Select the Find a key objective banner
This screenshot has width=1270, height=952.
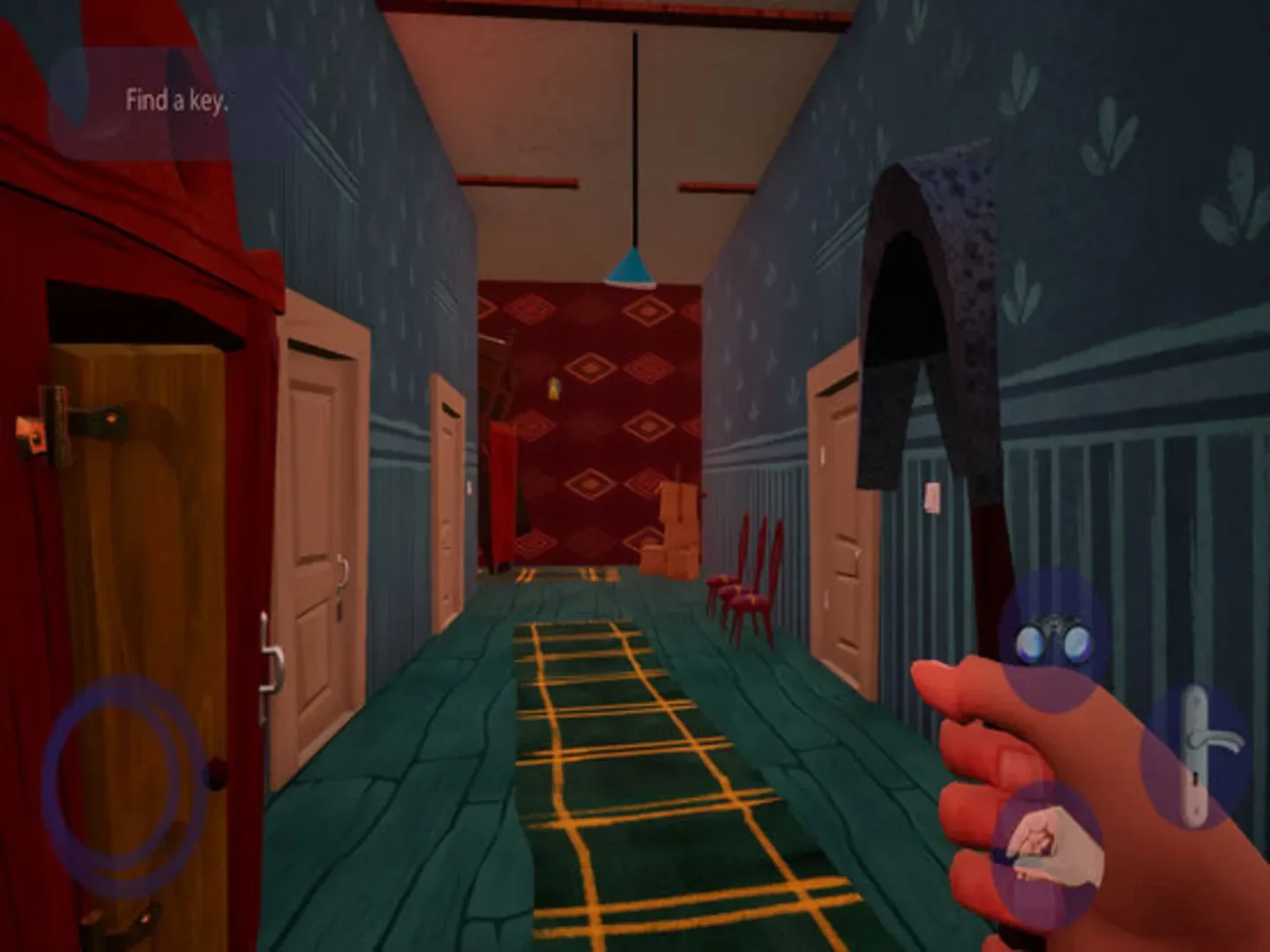176,100
